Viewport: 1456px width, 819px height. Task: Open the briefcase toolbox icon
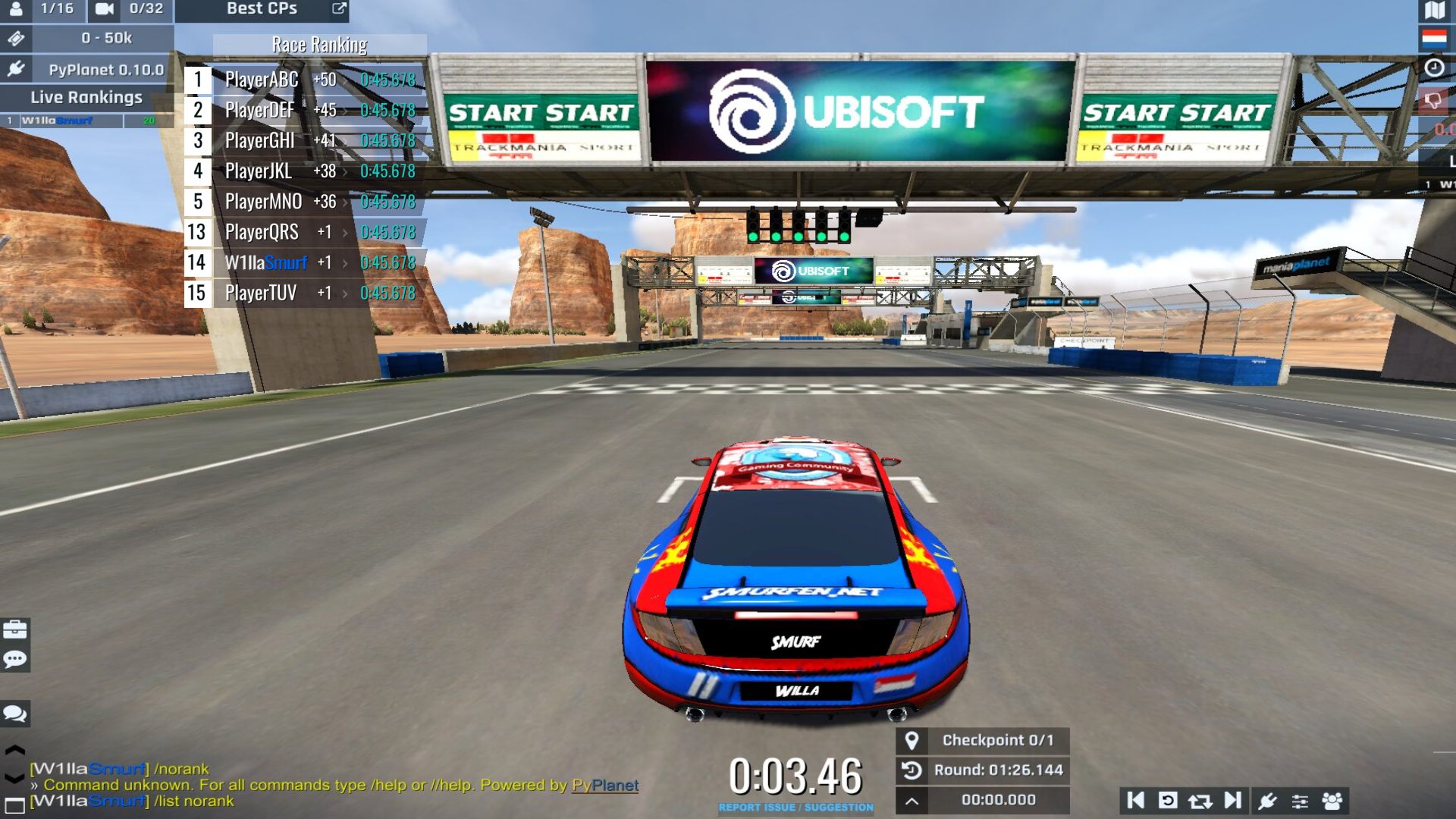pyautogui.click(x=15, y=629)
